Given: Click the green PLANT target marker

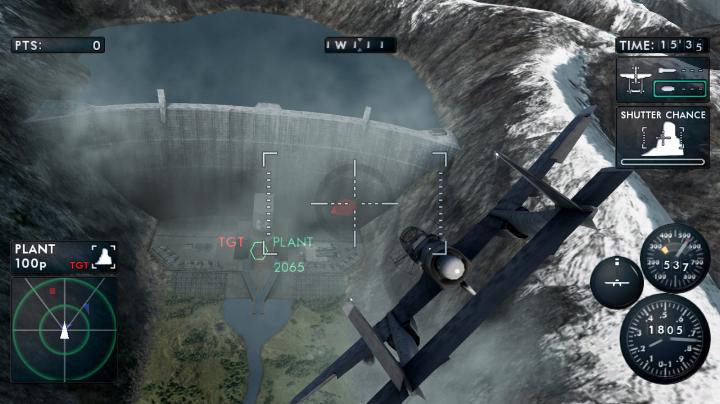Looking at the screenshot, I should pos(258,250).
